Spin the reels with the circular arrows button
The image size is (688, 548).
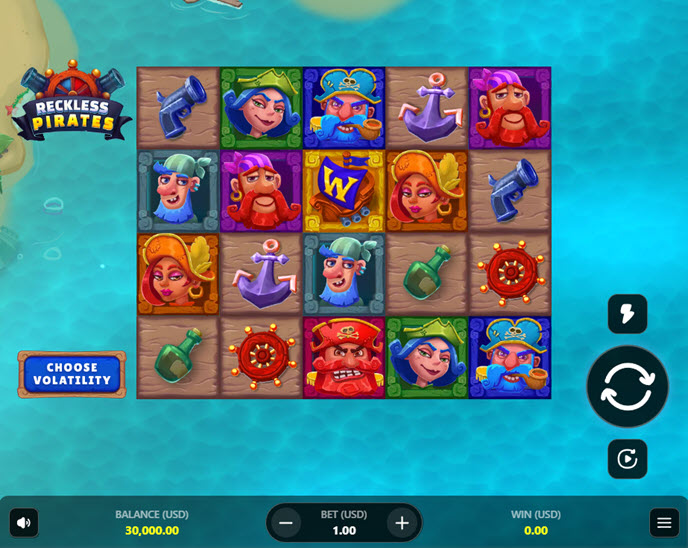point(627,386)
